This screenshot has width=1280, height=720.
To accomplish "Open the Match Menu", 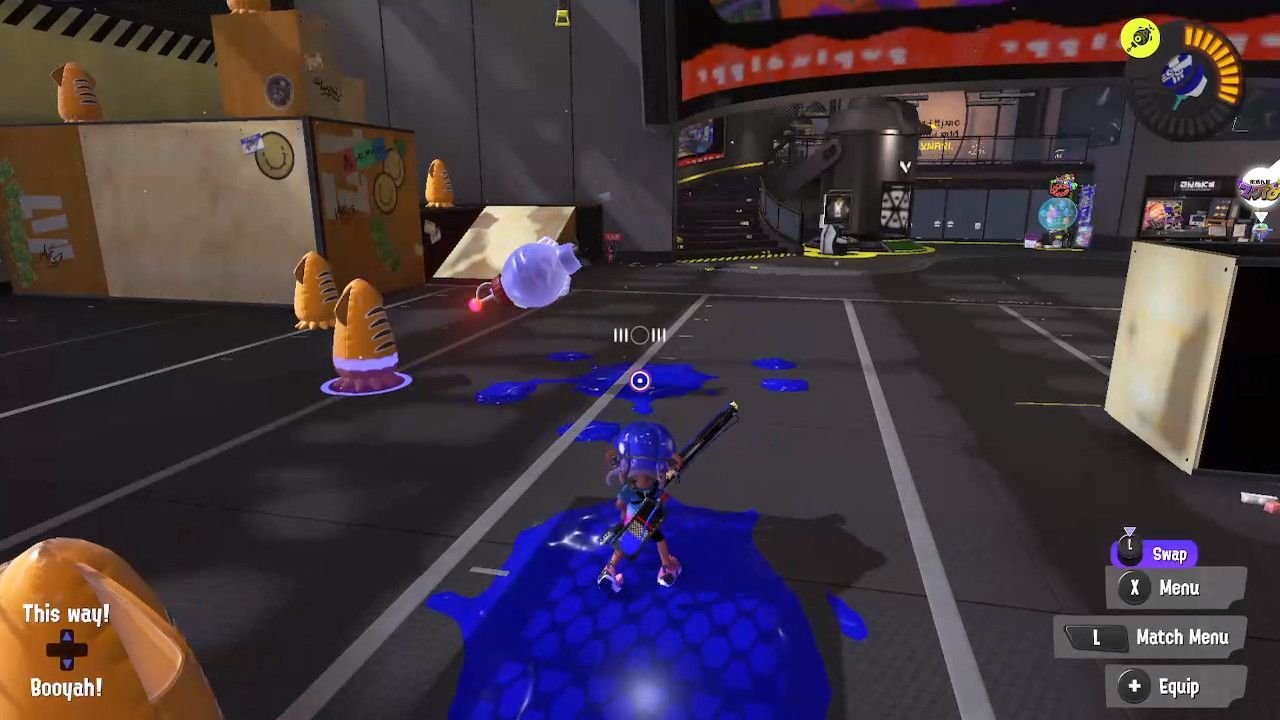I will [1182, 637].
